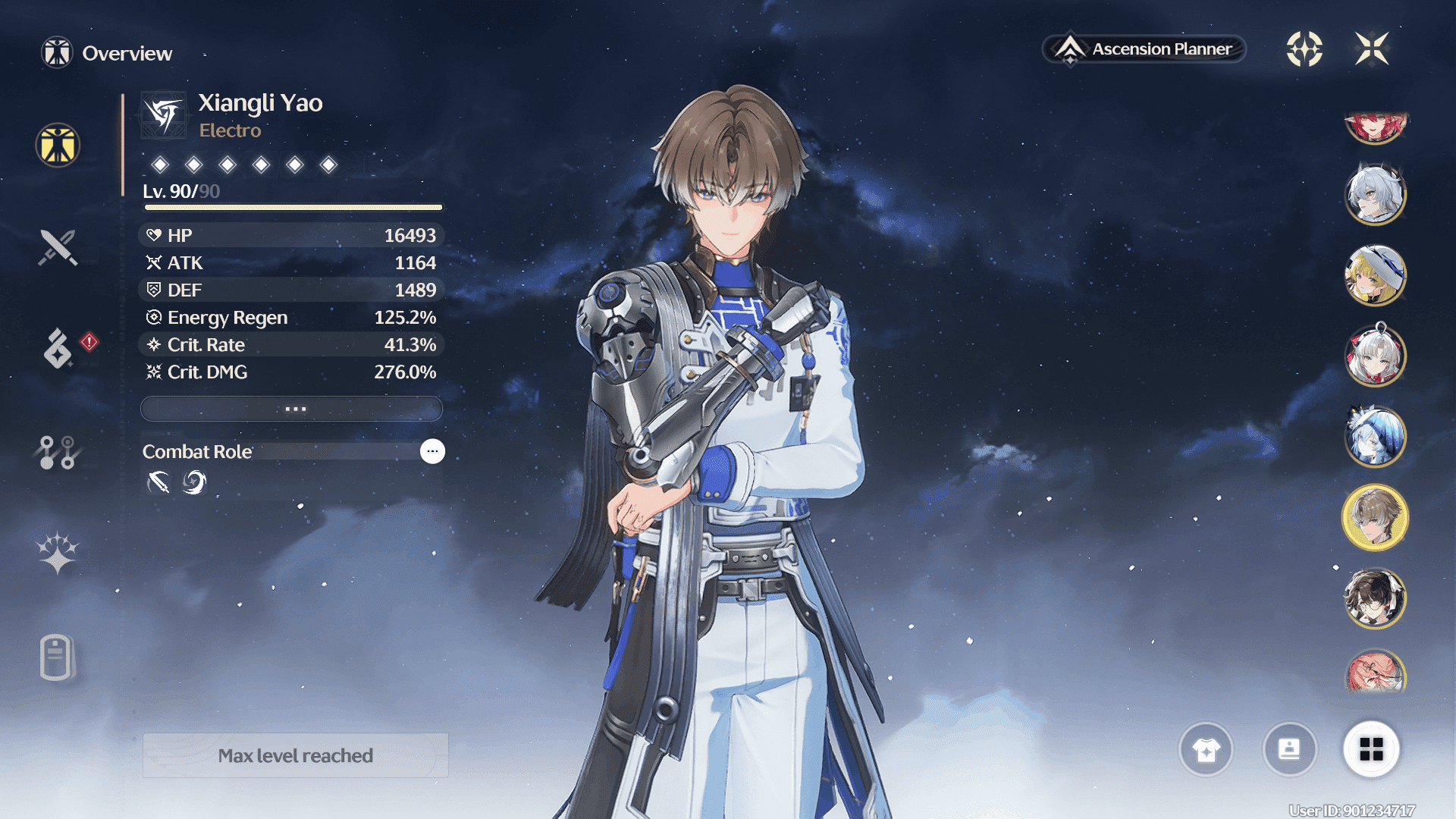Select the white-haired character with red accents

pos(1375,355)
